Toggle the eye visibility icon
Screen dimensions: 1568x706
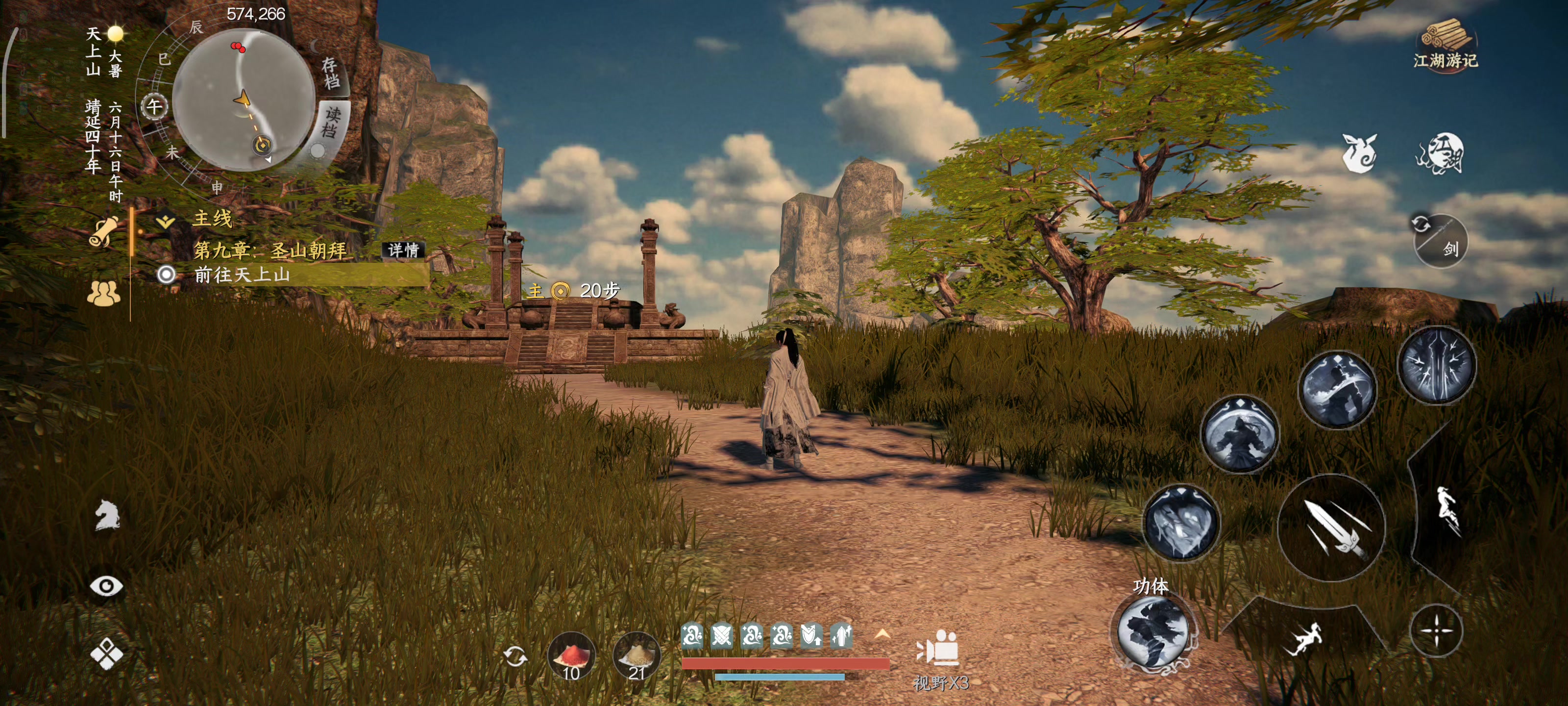[x=106, y=586]
